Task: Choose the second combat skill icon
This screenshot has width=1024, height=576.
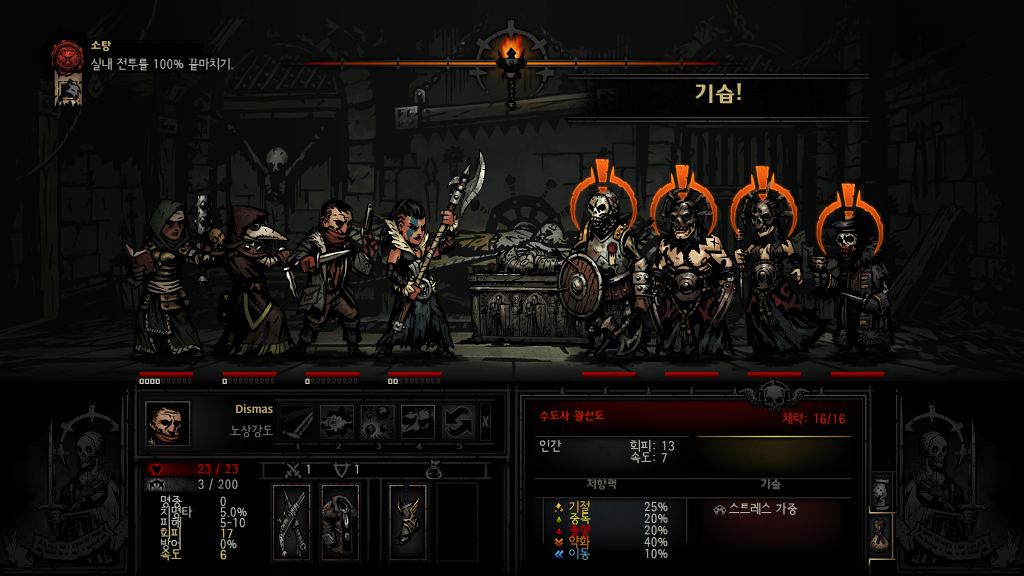Action: pos(337,422)
